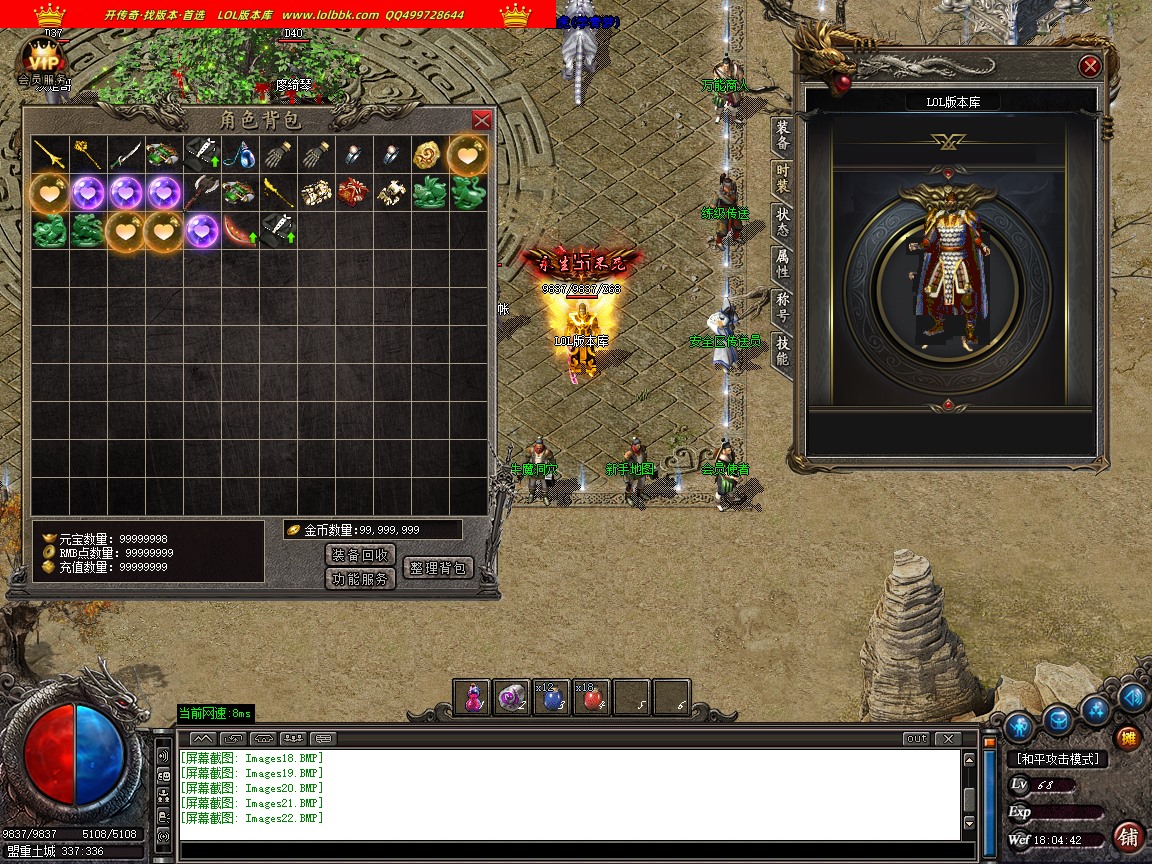Open the 时装 fashion tab

[782, 179]
